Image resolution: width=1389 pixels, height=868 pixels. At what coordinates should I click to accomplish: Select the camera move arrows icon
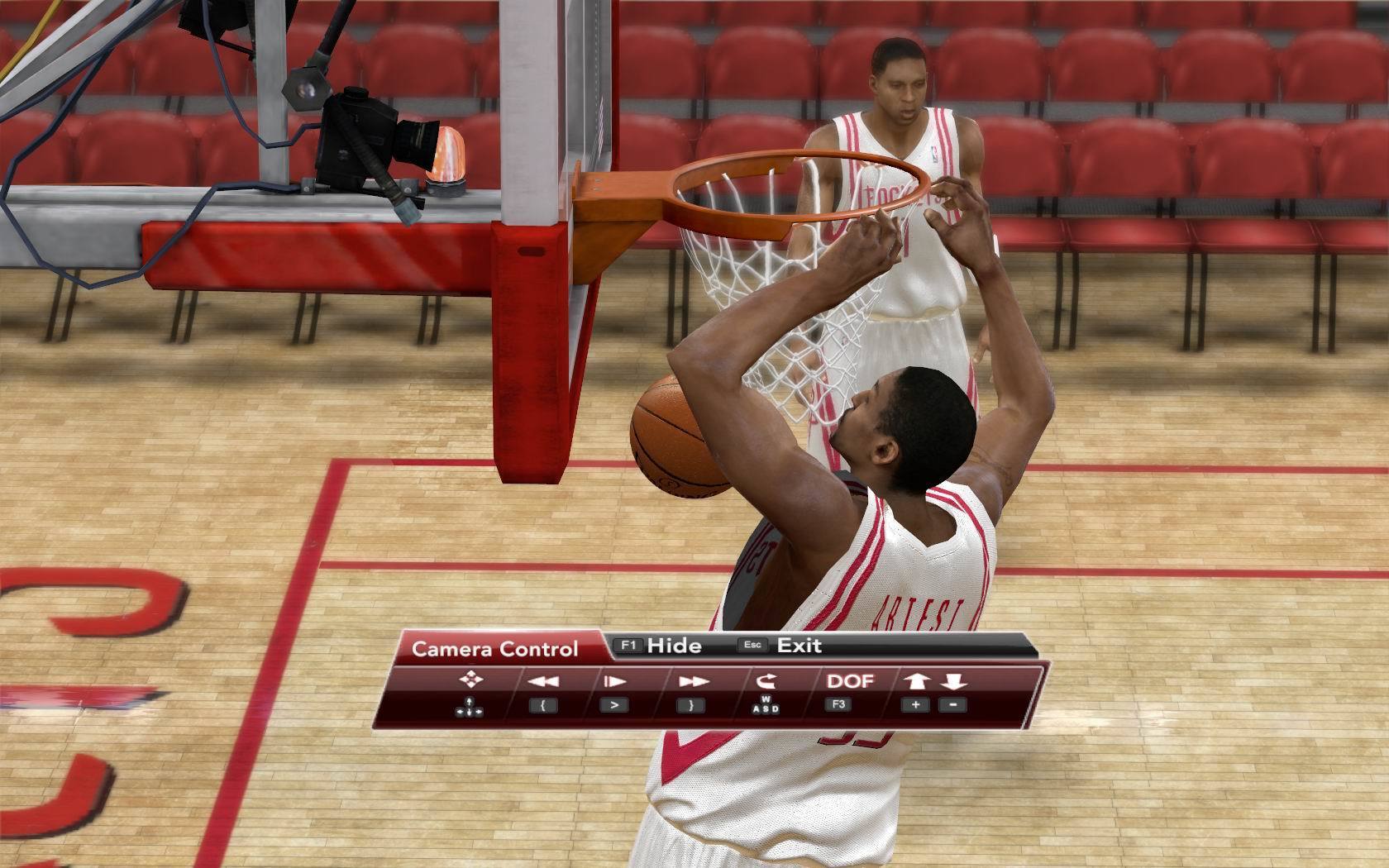coord(470,680)
